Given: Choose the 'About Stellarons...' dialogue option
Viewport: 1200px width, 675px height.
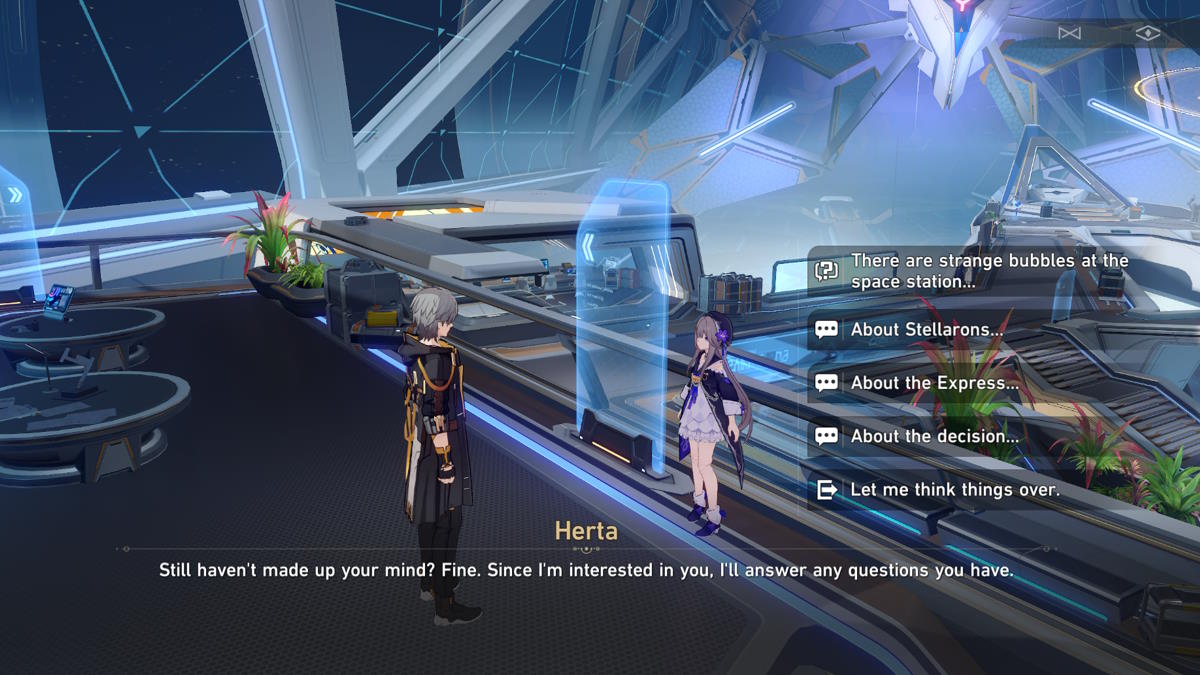Looking at the screenshot, I should [926, 330].
